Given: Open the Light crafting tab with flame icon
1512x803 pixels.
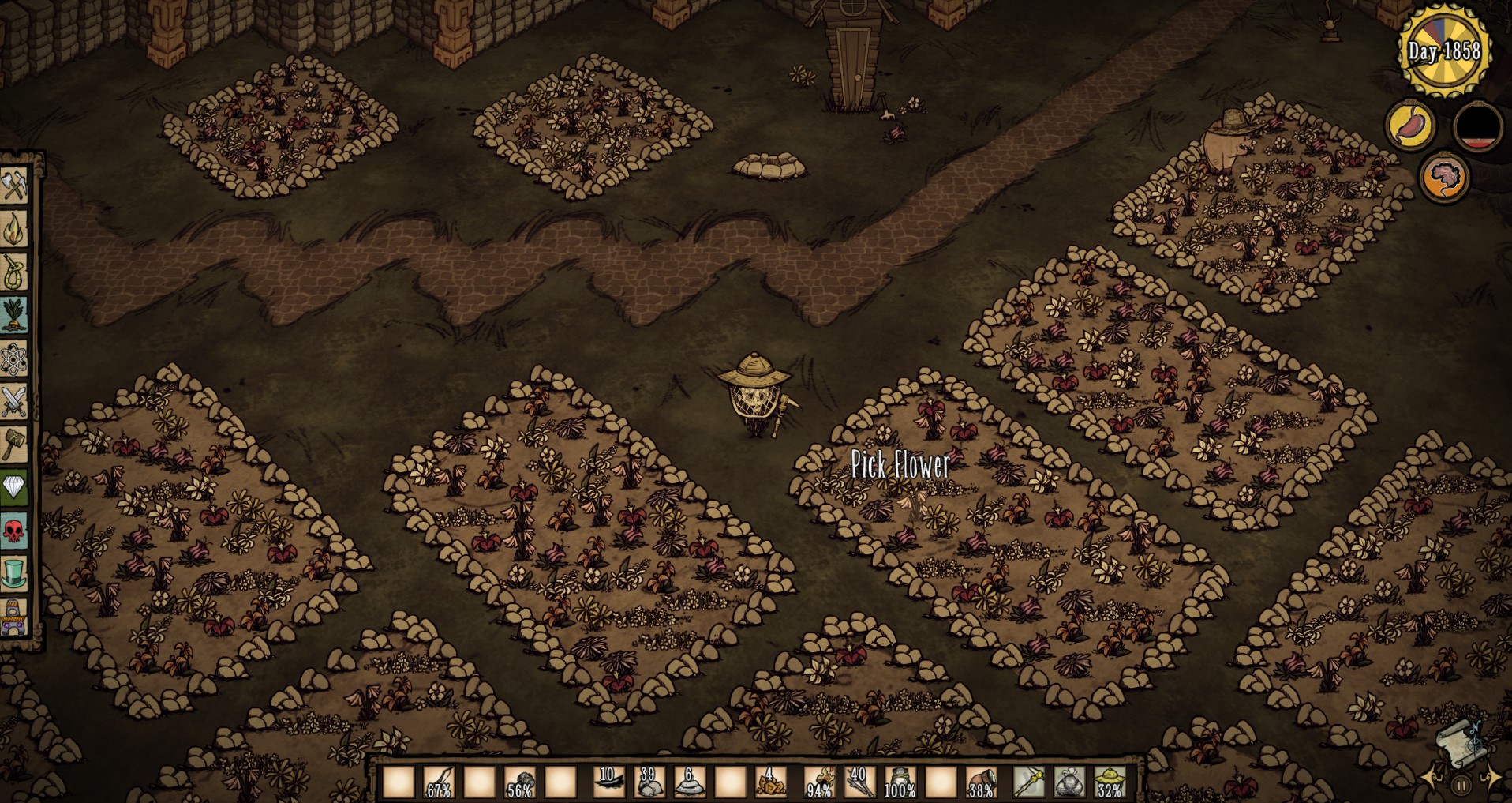Looking at the screenshot, I should pos(14,228).
